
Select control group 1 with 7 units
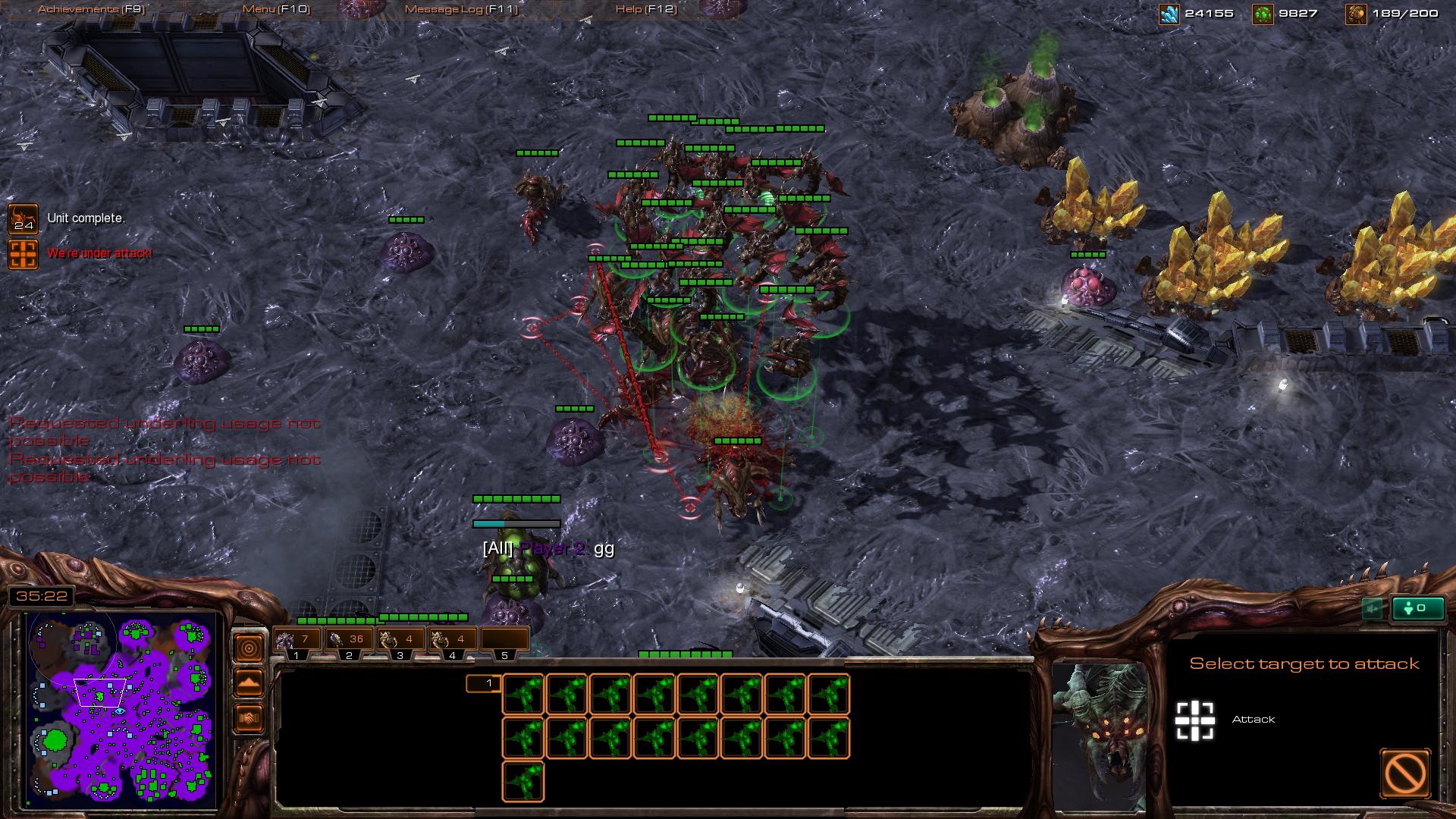(x=297, y=640)
